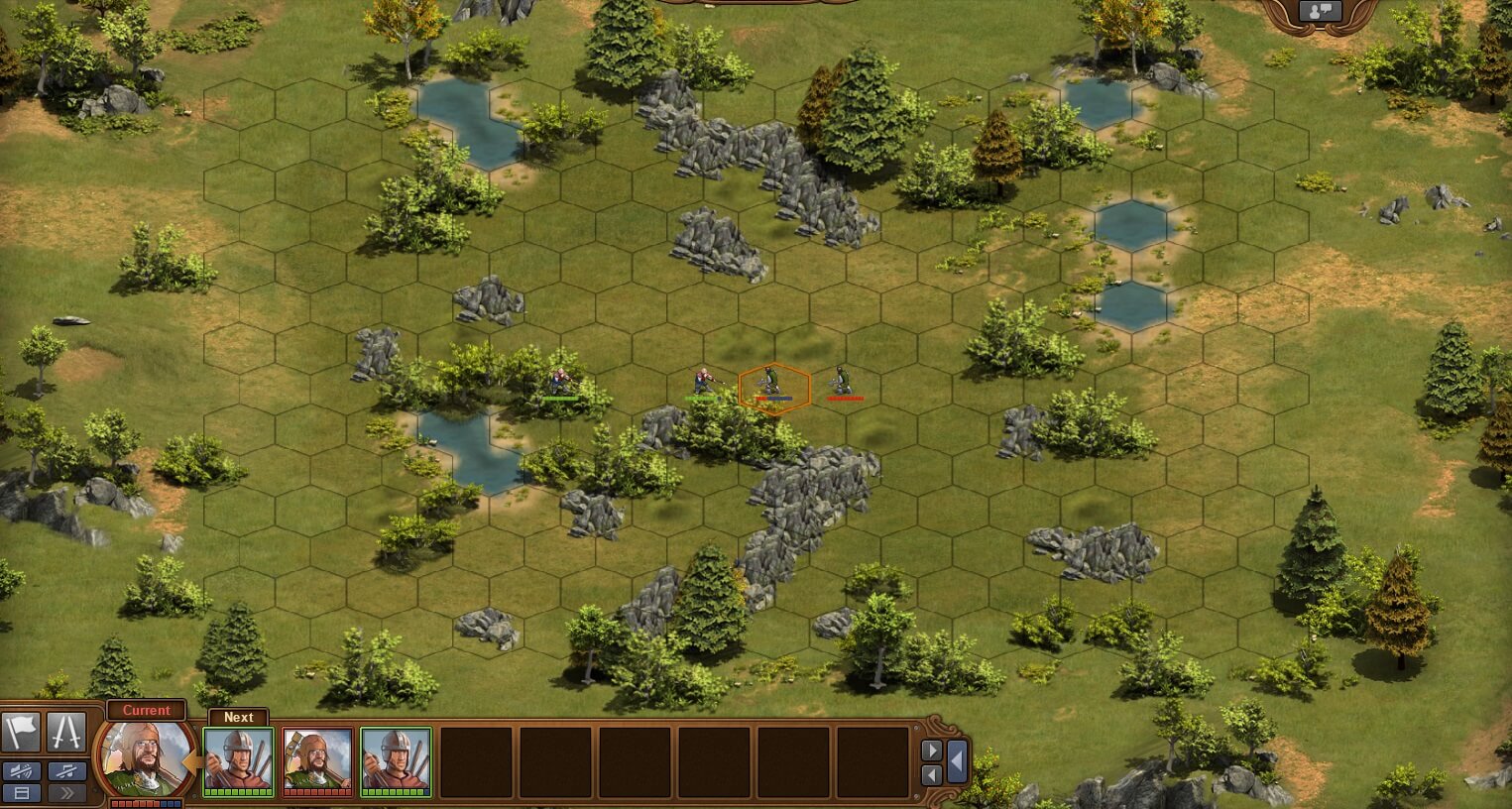This screenshot has width=1512, height=809.
Task: Disable battle sounds via the slashed speaker
Action: [x=22, y=771]
